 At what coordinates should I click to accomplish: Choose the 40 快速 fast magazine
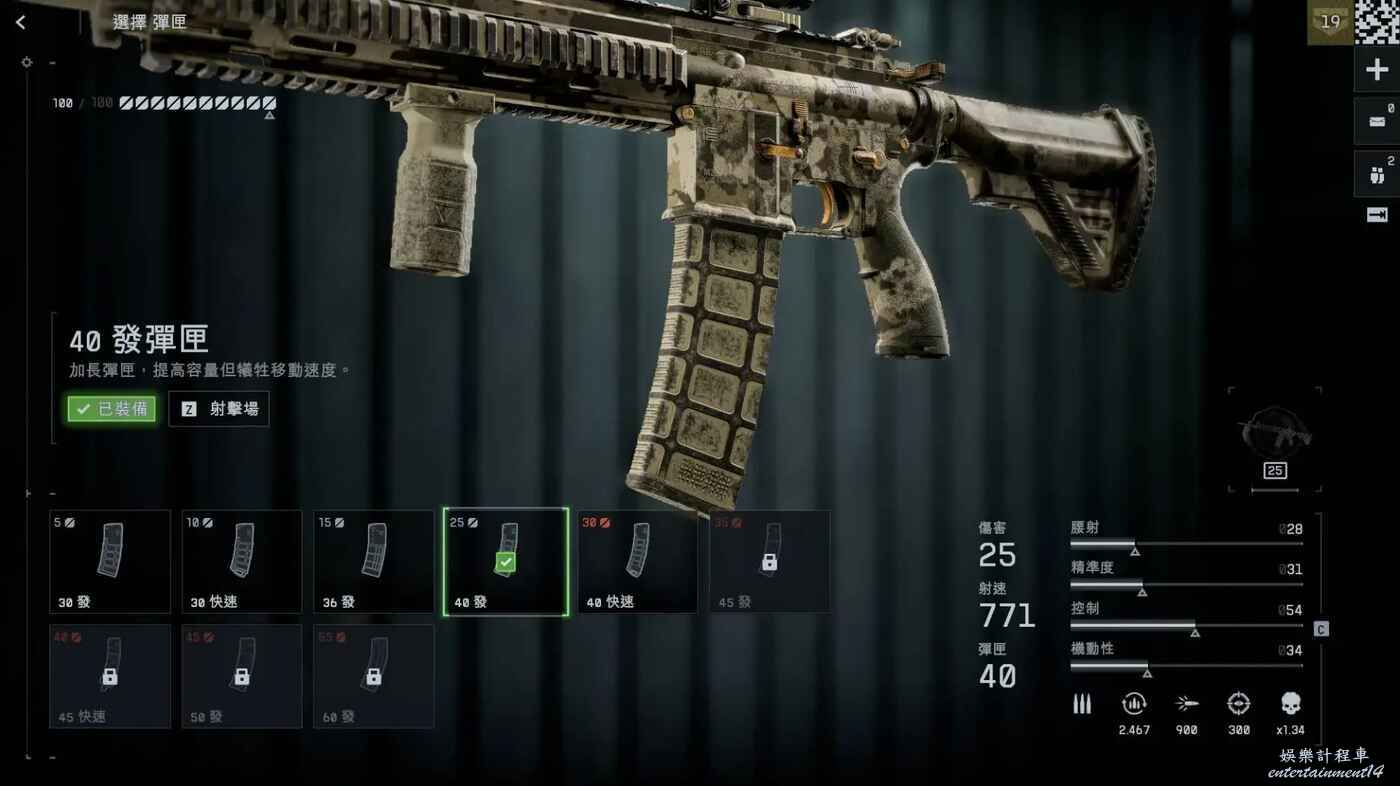click(638, 561)
